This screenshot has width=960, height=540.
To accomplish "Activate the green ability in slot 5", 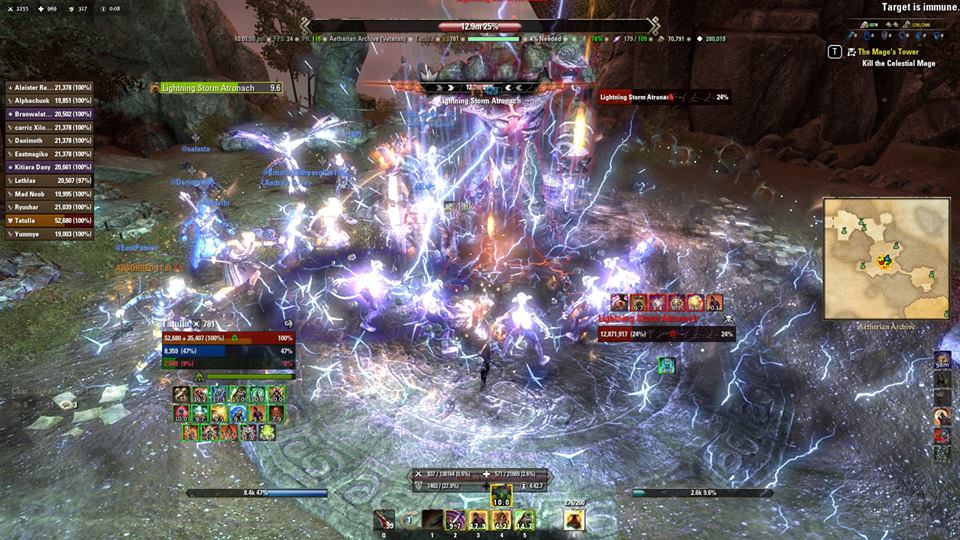I will (525, 520).
